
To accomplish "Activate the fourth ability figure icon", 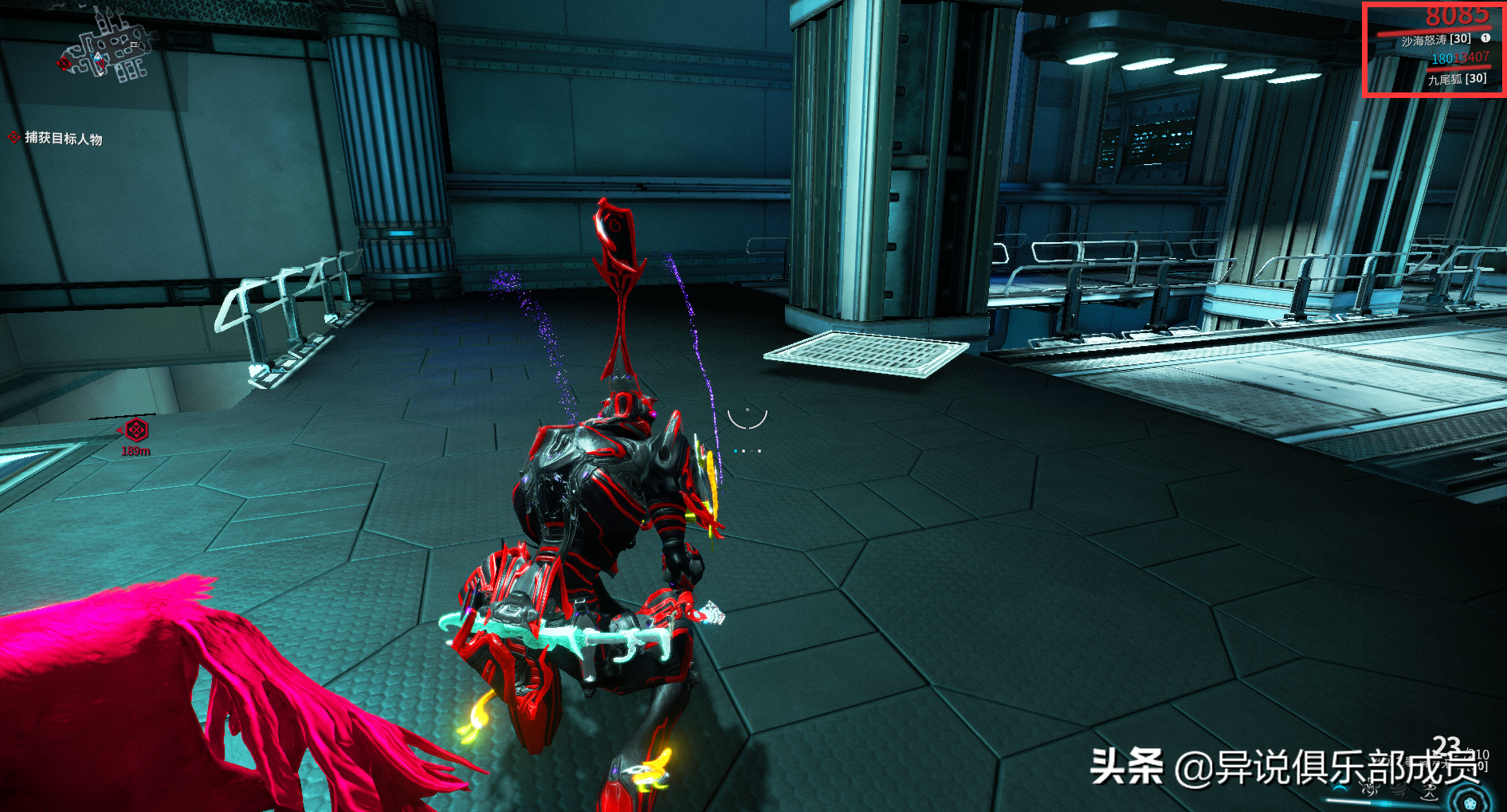I will point(1430,790).
